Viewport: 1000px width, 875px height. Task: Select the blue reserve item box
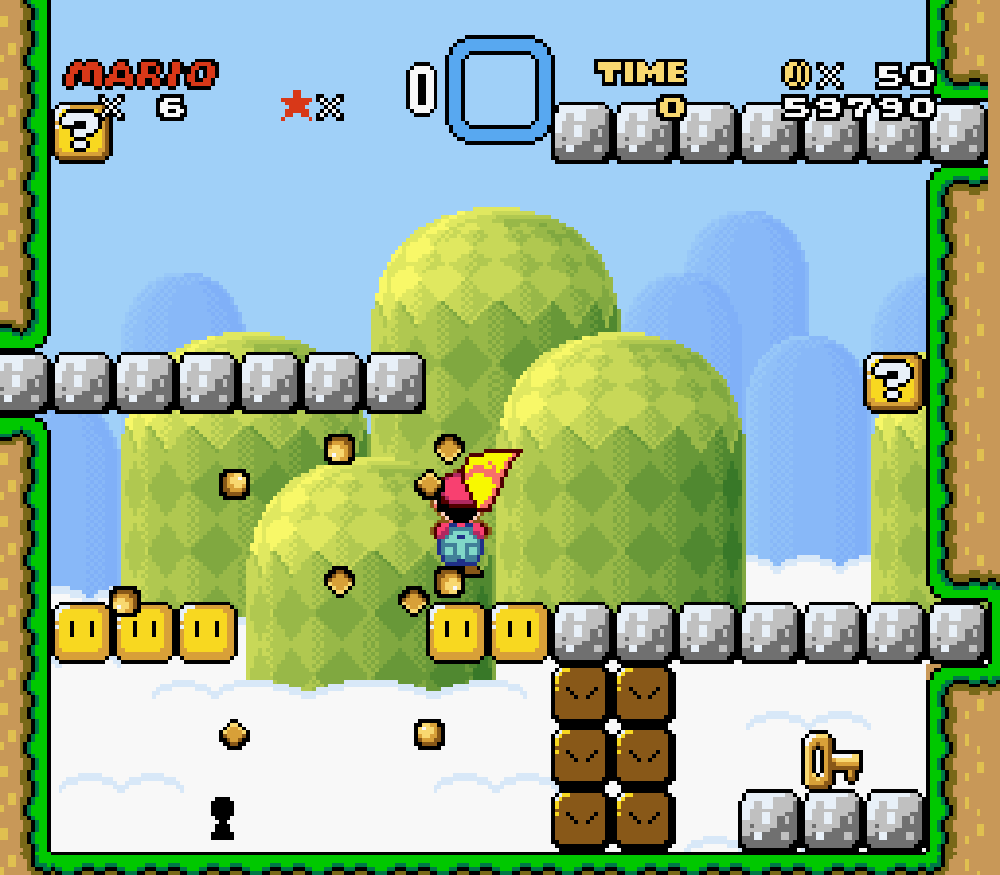coord(499,89)
